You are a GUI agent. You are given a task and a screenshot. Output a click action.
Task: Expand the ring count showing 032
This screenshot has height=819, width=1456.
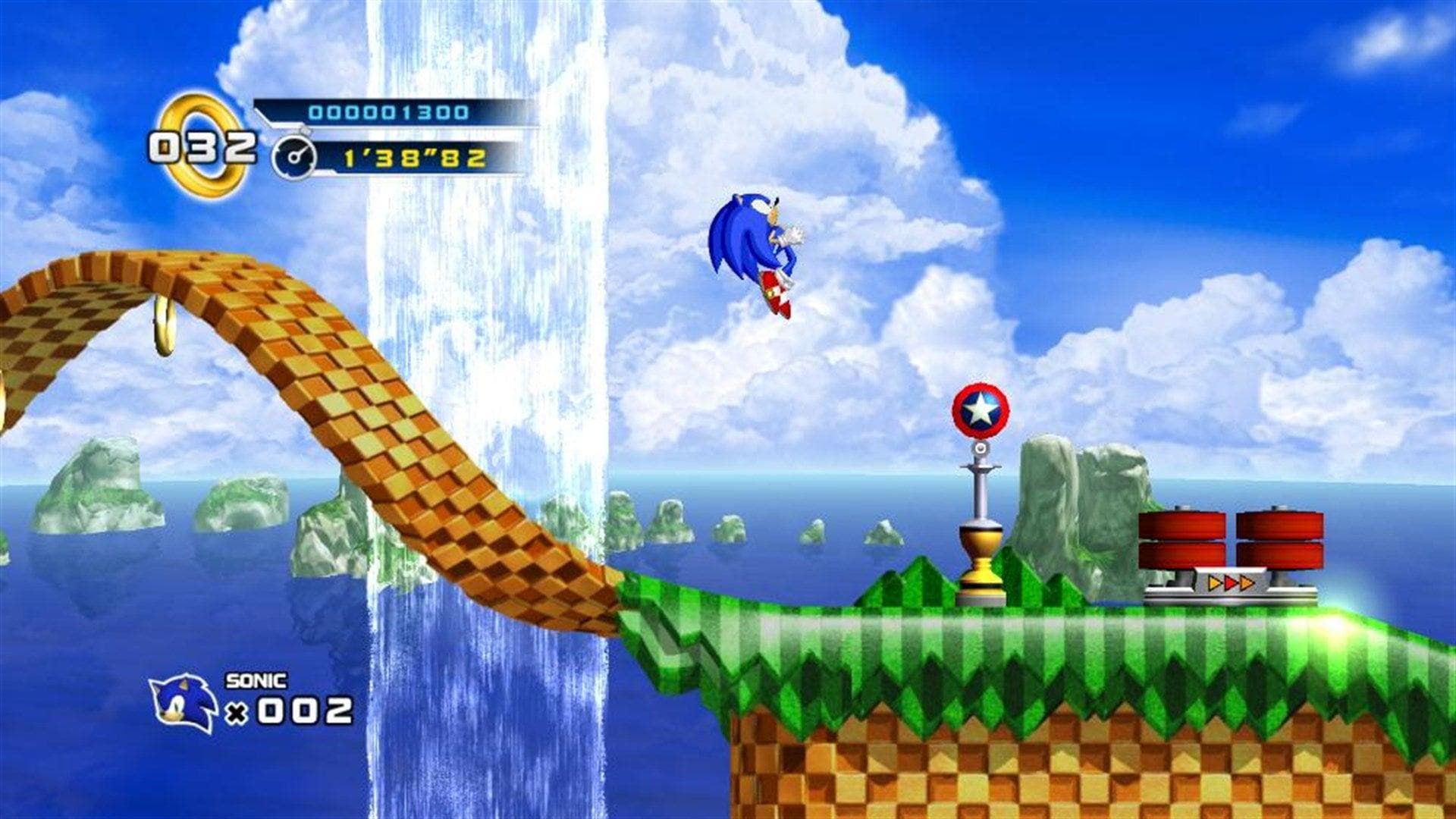[205, 146]
